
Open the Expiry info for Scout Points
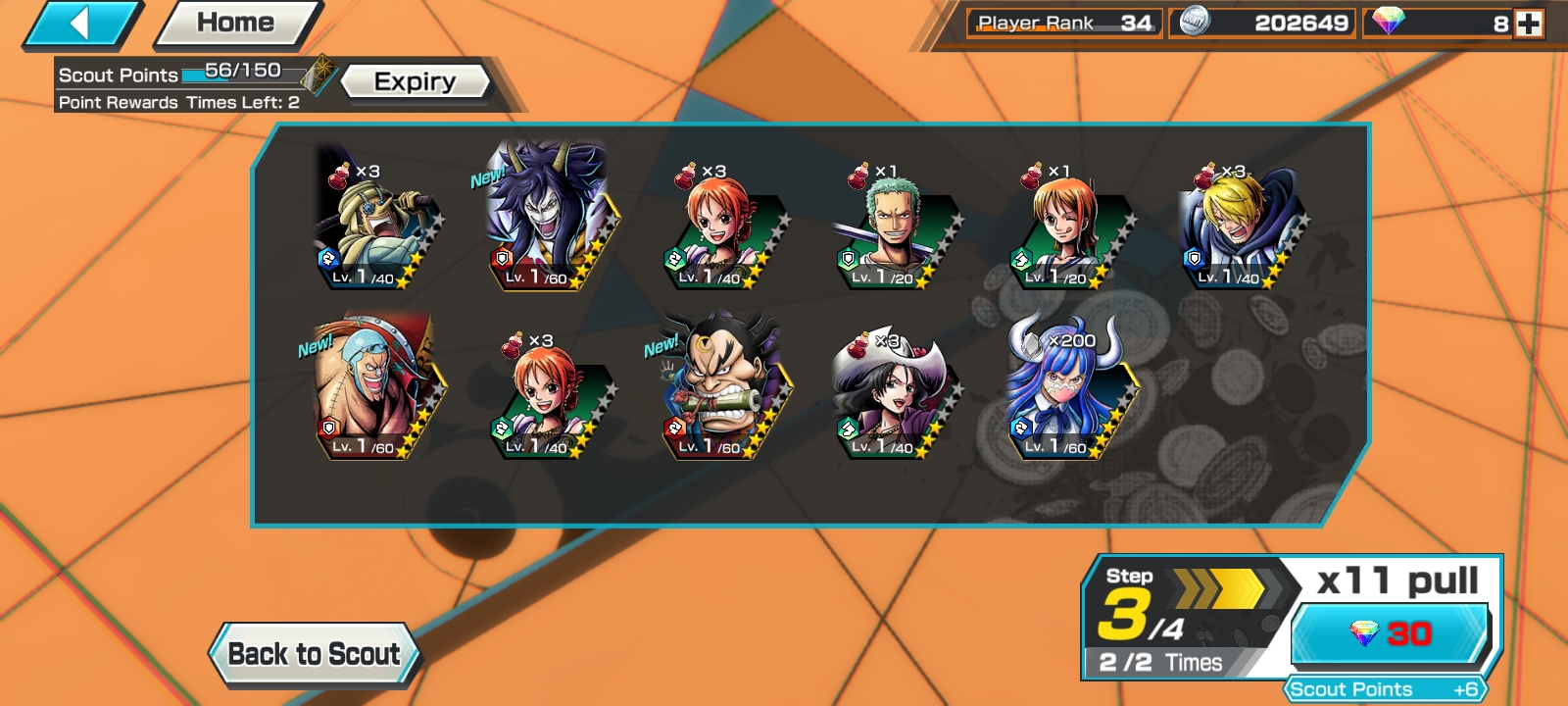pos(415,82)
